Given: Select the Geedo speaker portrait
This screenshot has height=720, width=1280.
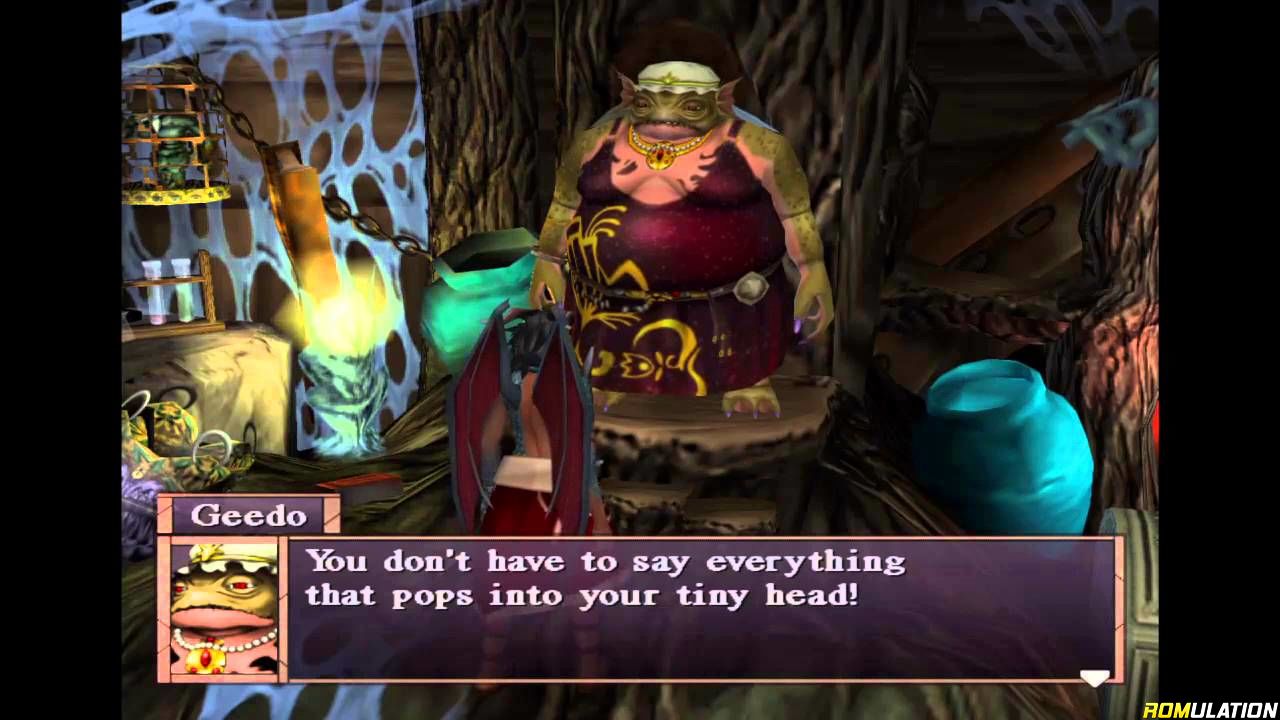Looking at the screenshot, I should (x=223, y=610).
